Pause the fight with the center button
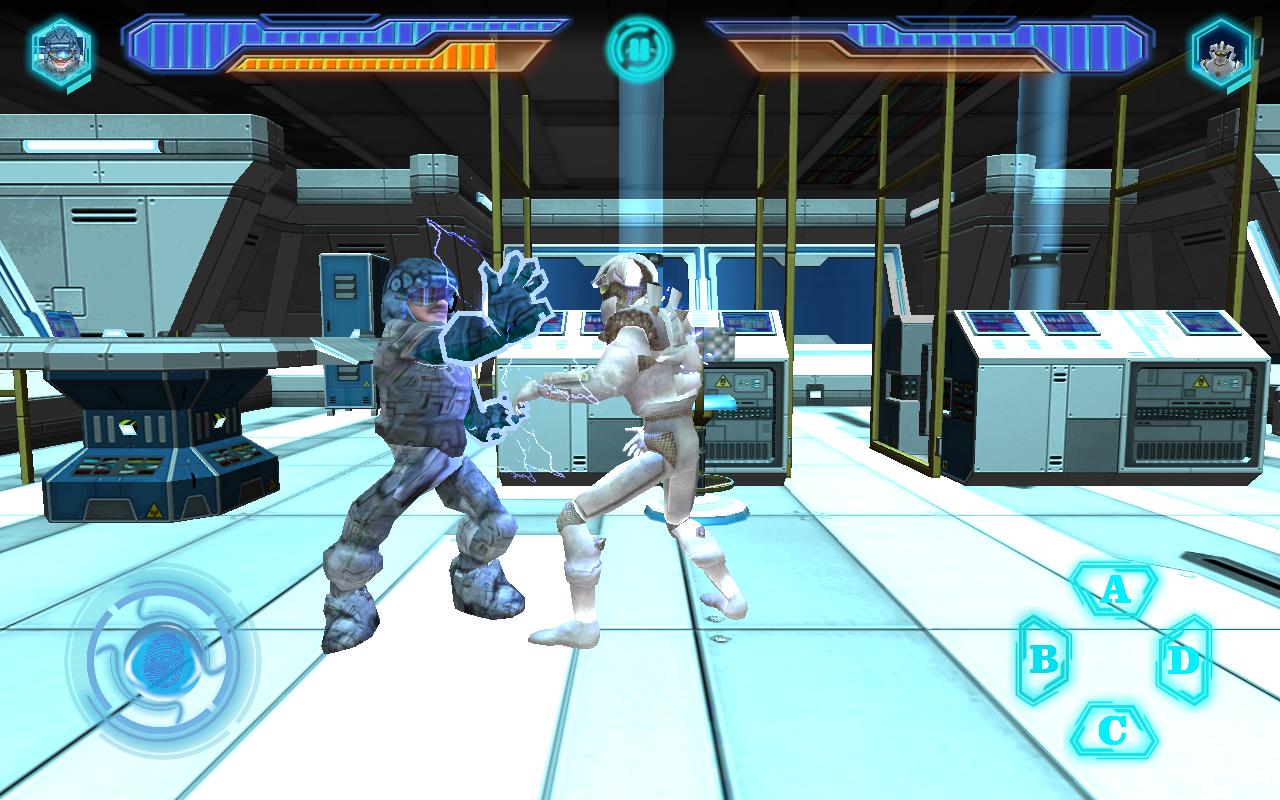1280x800 pixels. coord(639,47)
